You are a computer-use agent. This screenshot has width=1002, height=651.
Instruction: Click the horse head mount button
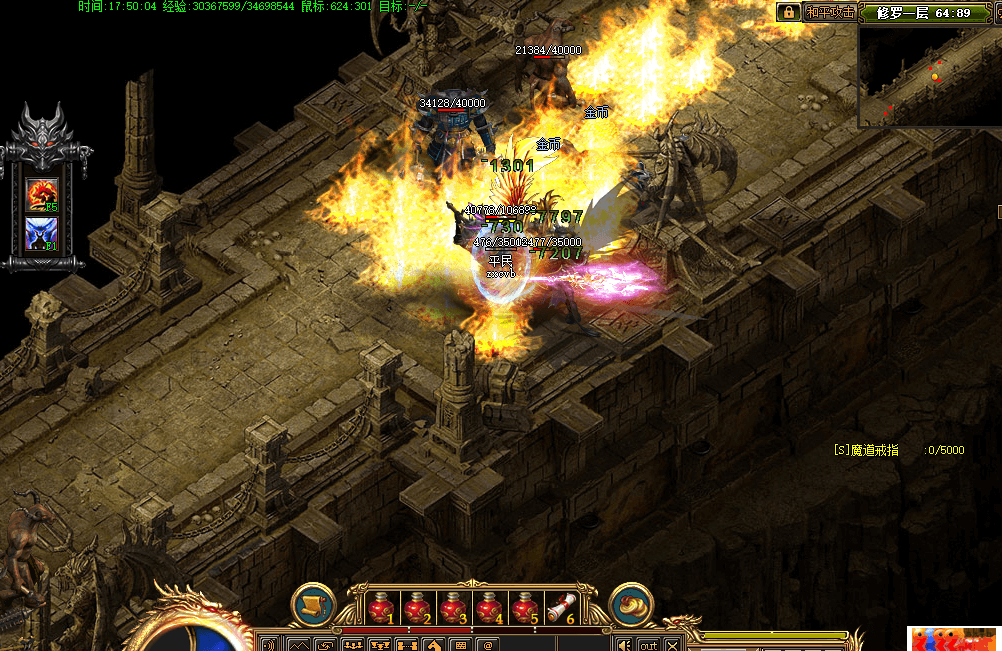(x=434, y=645)
